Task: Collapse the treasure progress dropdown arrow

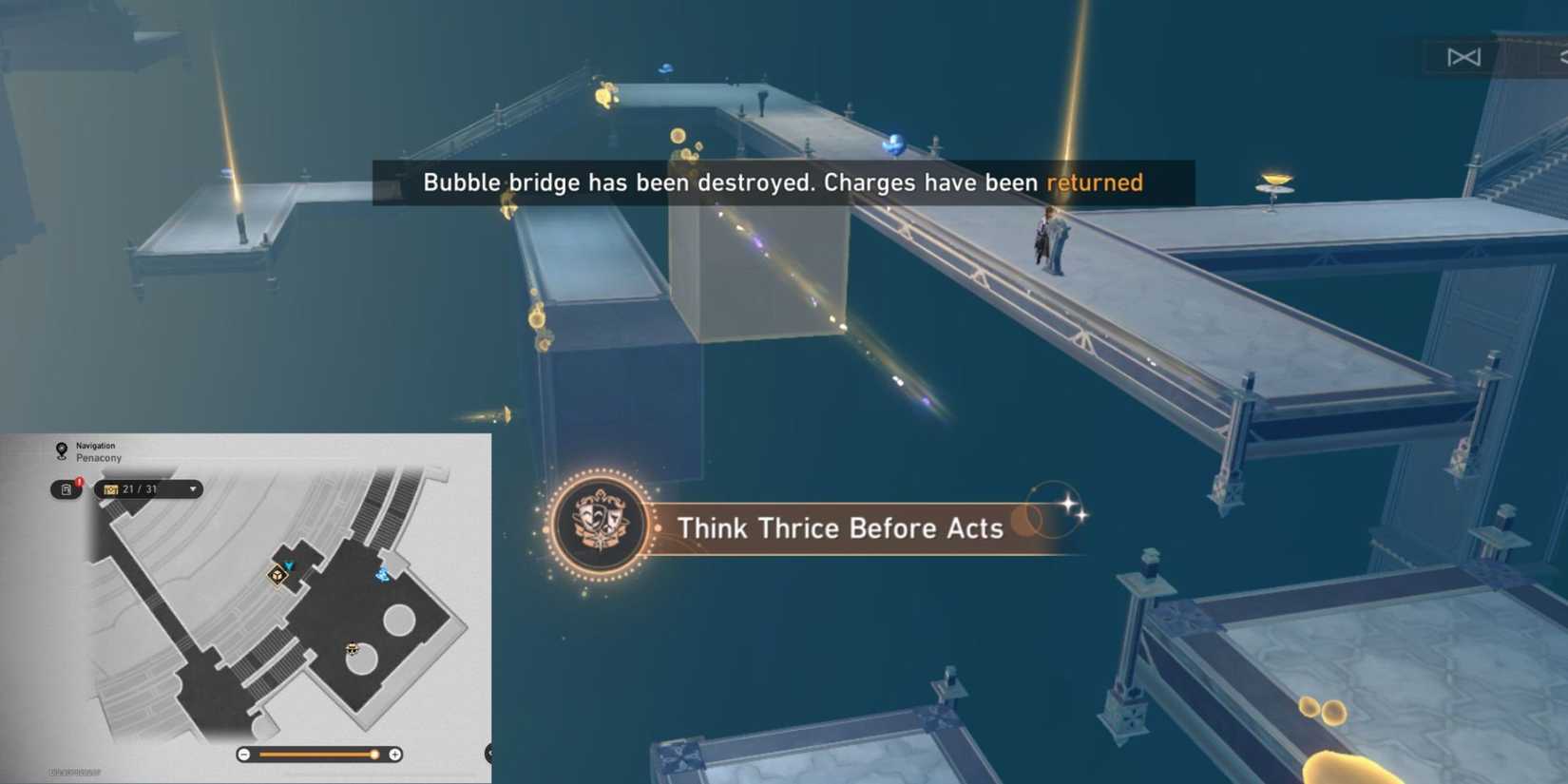Action: click(x=194, y=490)
